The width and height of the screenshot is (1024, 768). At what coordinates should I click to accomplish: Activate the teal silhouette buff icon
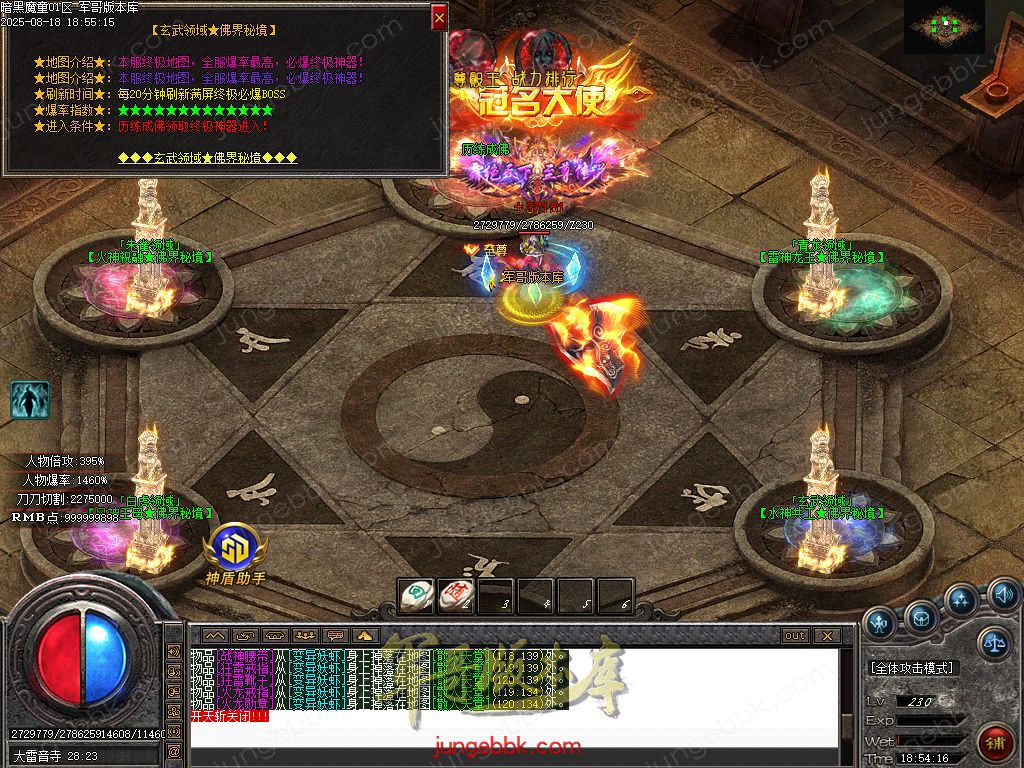(30, 400)
